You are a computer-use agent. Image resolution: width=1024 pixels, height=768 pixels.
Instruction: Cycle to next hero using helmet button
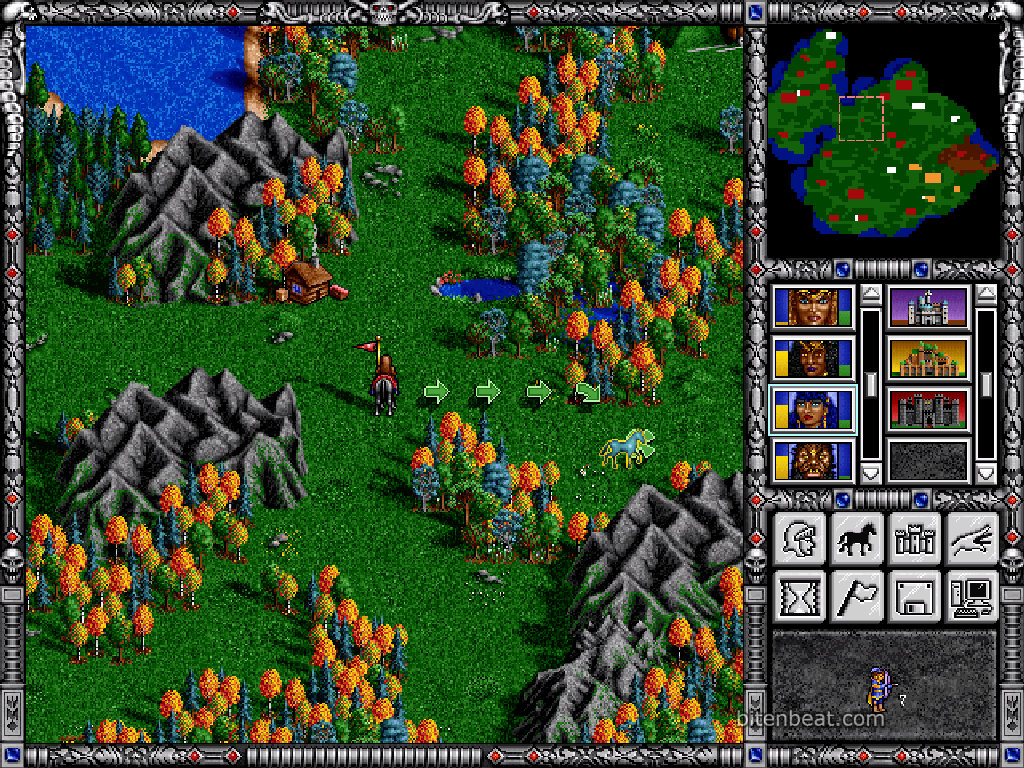tap(798, 539)
